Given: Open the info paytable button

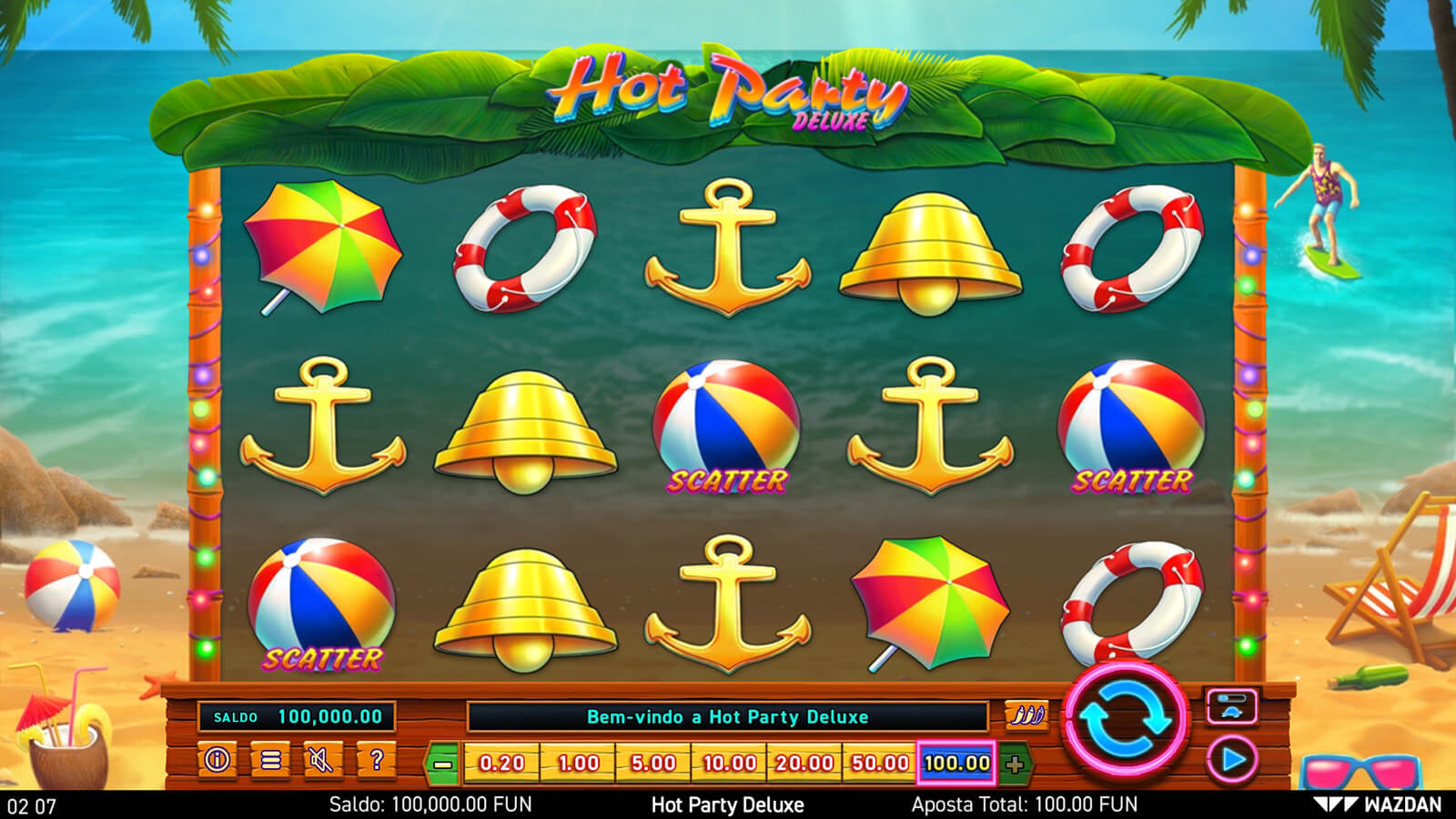Looking at the screenshot, I should click(217, 760).
